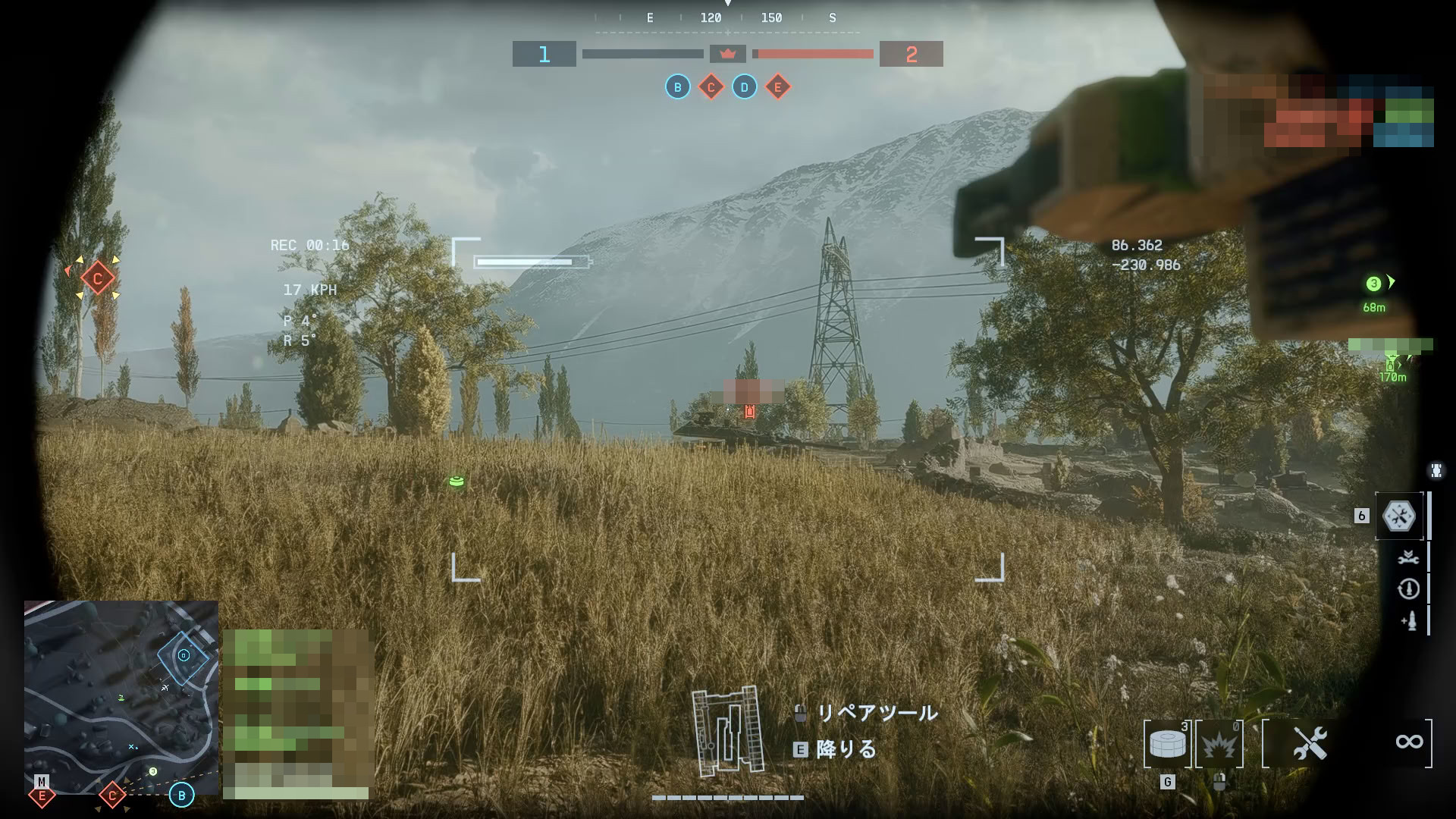Select the red enemy vehicle marker
The height and width of the screenshot is (819, 1456).
[x=750, y=411]
